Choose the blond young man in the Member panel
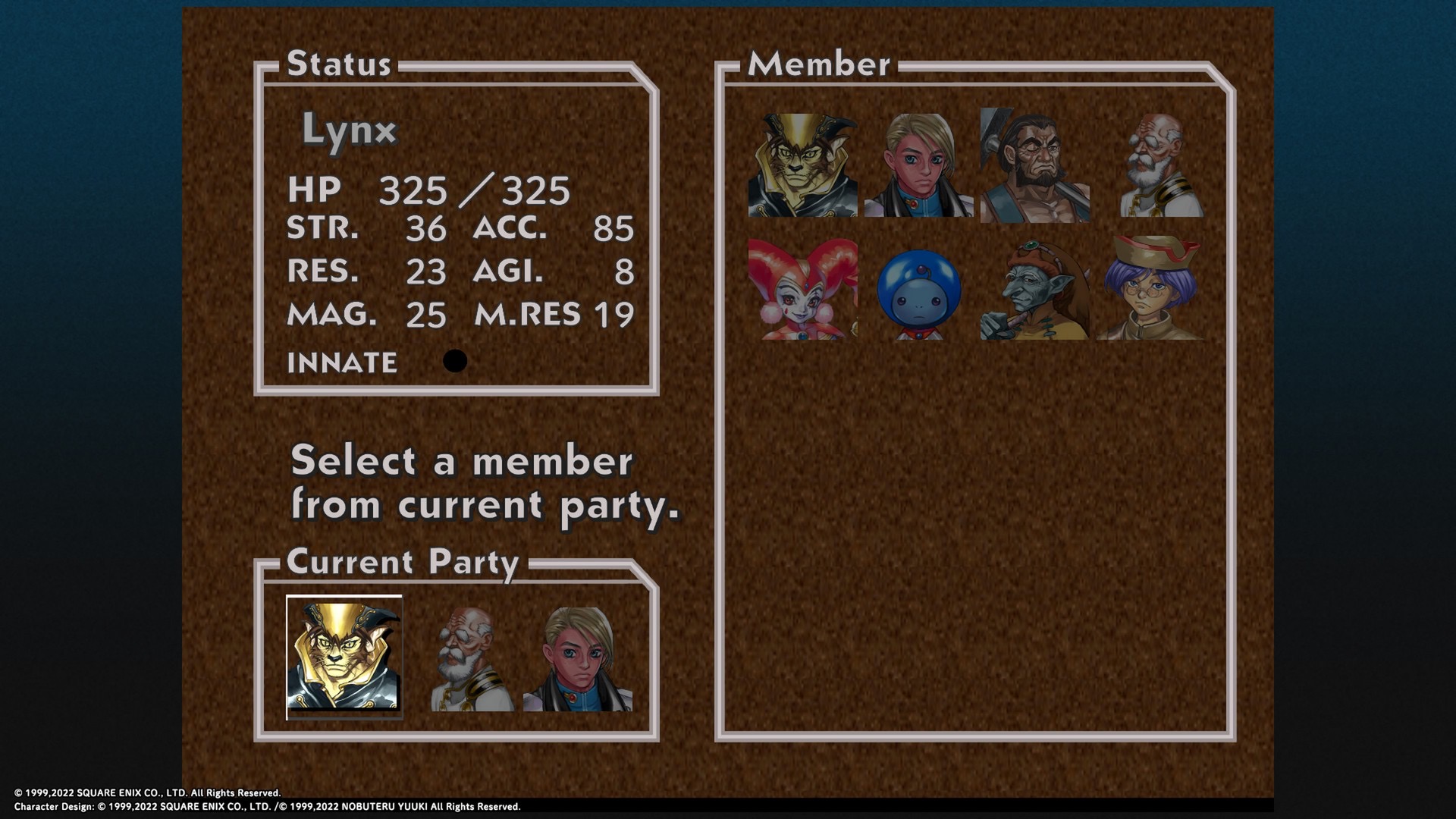This screenshot has height=819, width=1456. coord(918,165)
